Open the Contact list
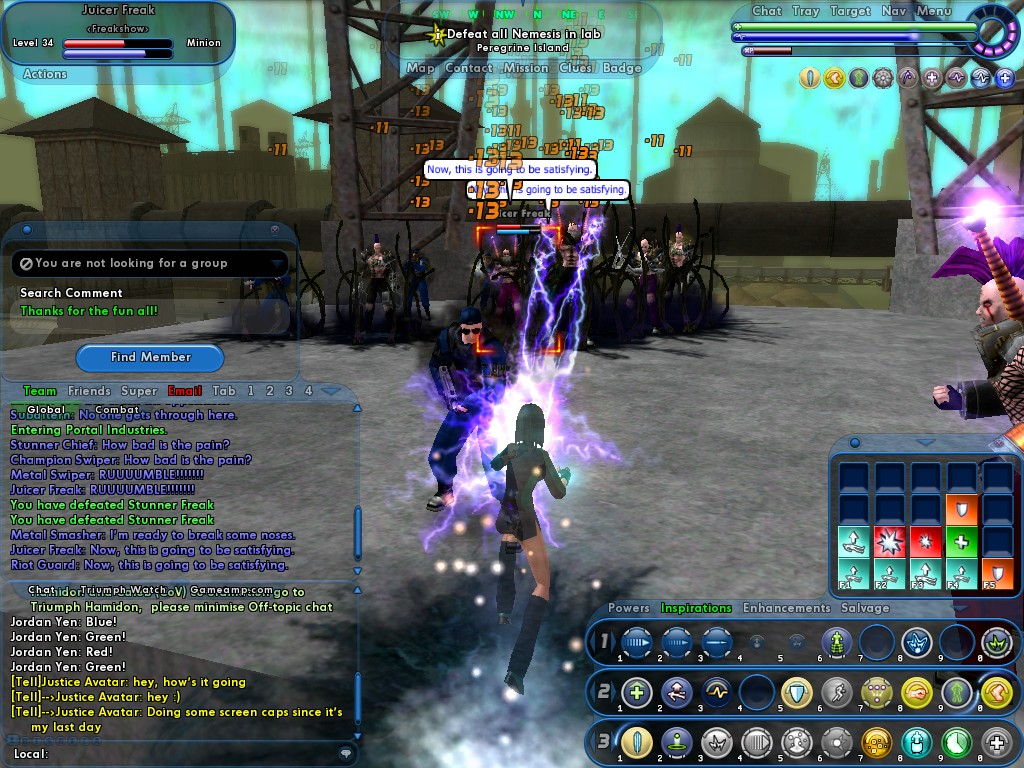 tap(469, 68)
